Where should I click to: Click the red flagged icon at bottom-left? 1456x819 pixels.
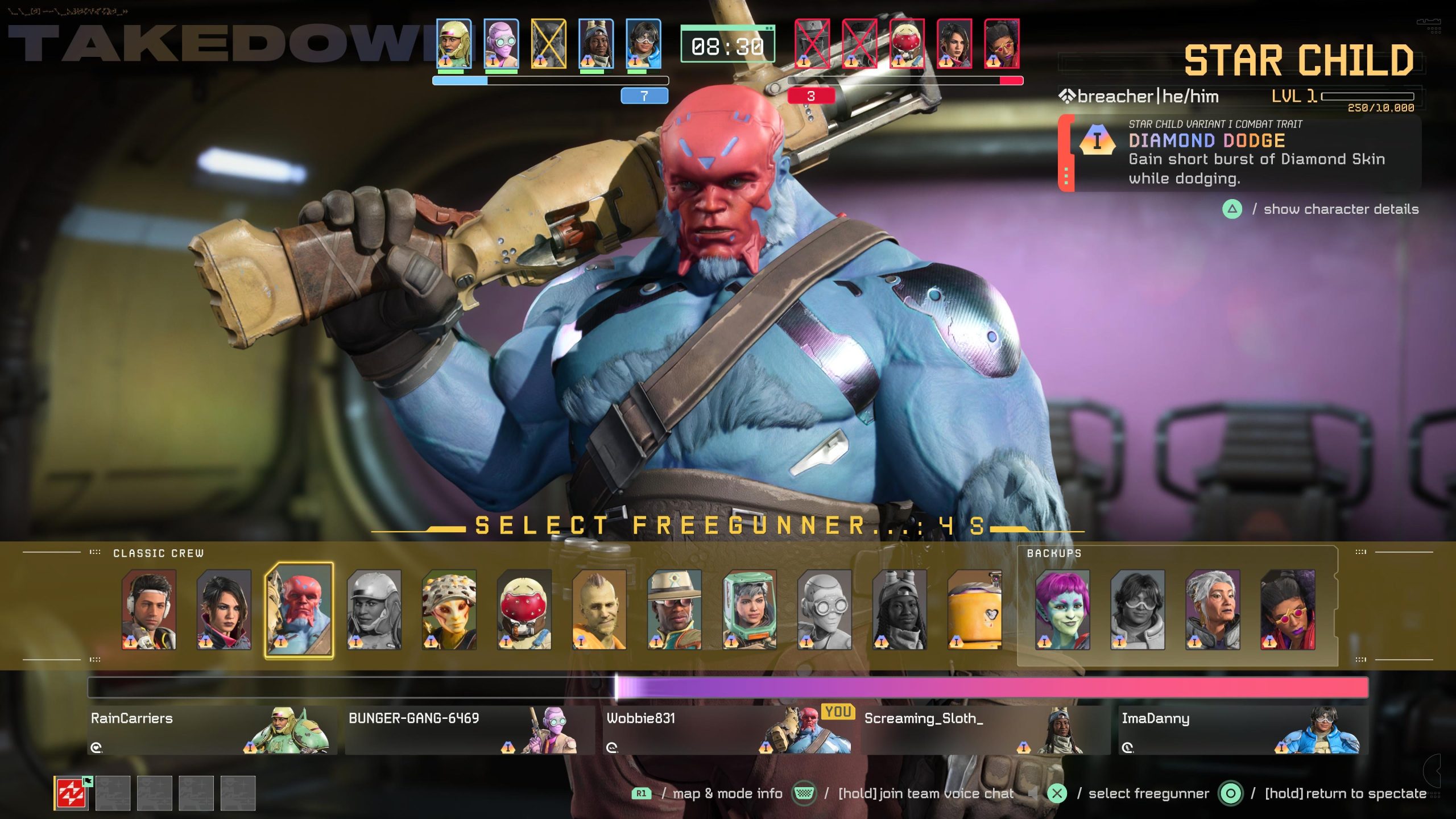(x=71, y=793)
